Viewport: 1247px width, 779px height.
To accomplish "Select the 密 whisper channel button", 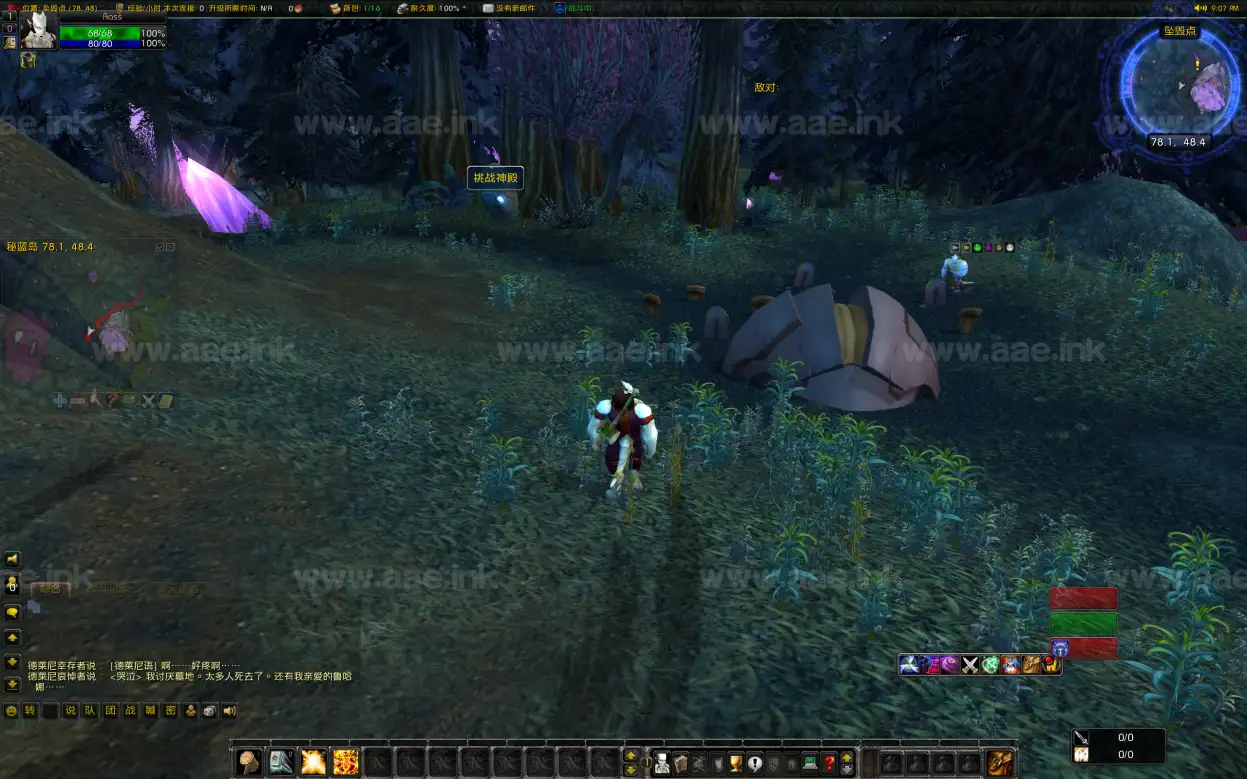I will 170,711.
